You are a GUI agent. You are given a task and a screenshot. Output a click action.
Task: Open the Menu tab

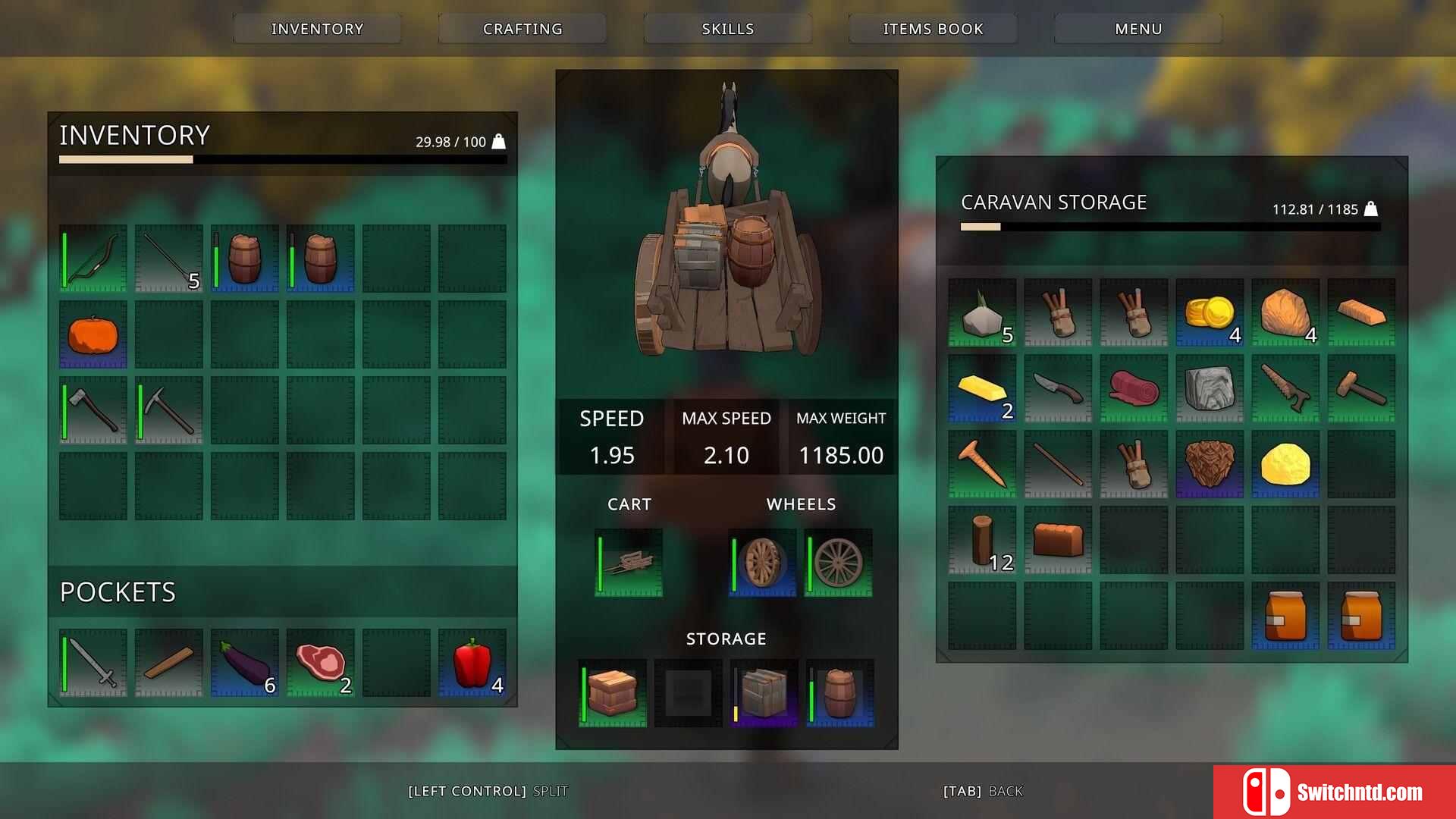(1137, 29)
